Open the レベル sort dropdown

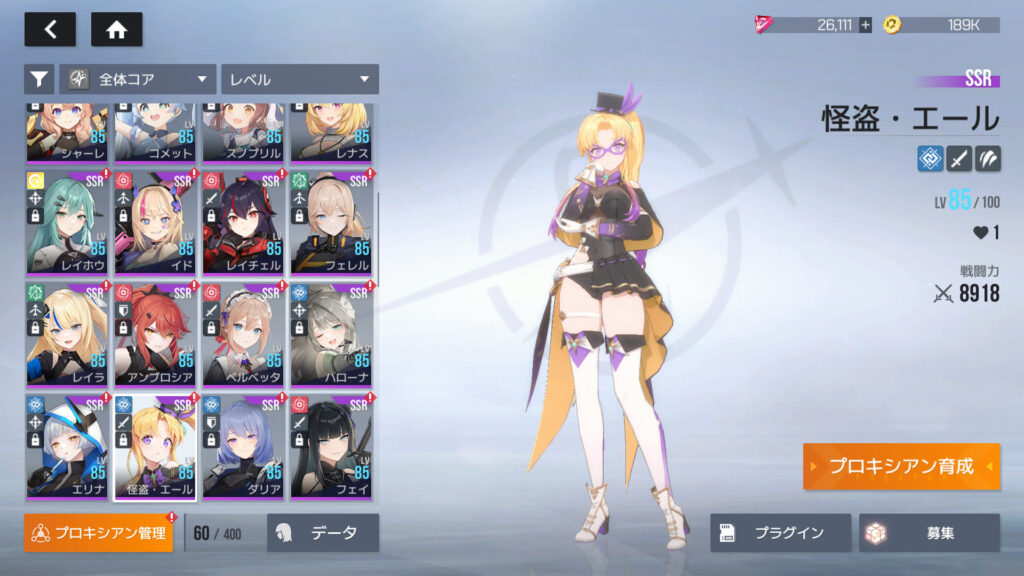pos(300,79)
